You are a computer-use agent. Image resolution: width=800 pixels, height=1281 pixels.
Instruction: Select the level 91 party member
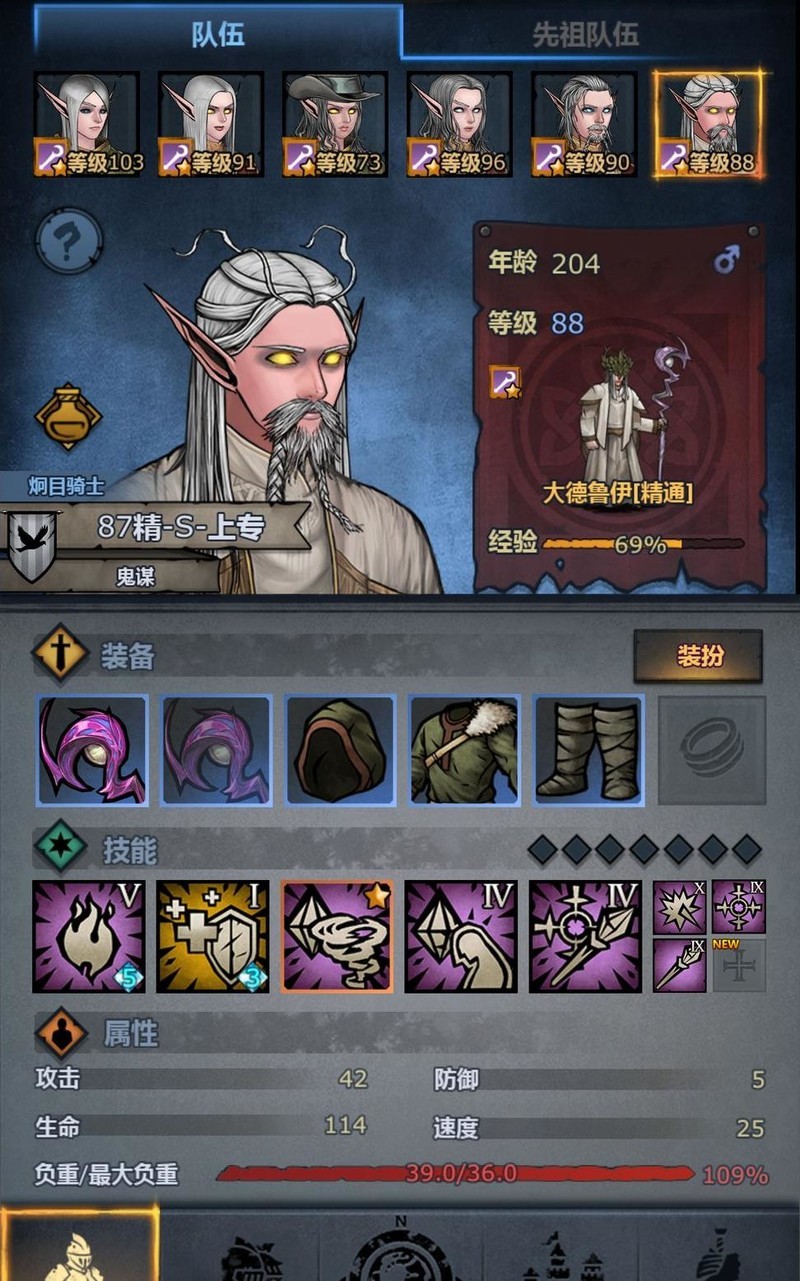click(x=212, y=124)
